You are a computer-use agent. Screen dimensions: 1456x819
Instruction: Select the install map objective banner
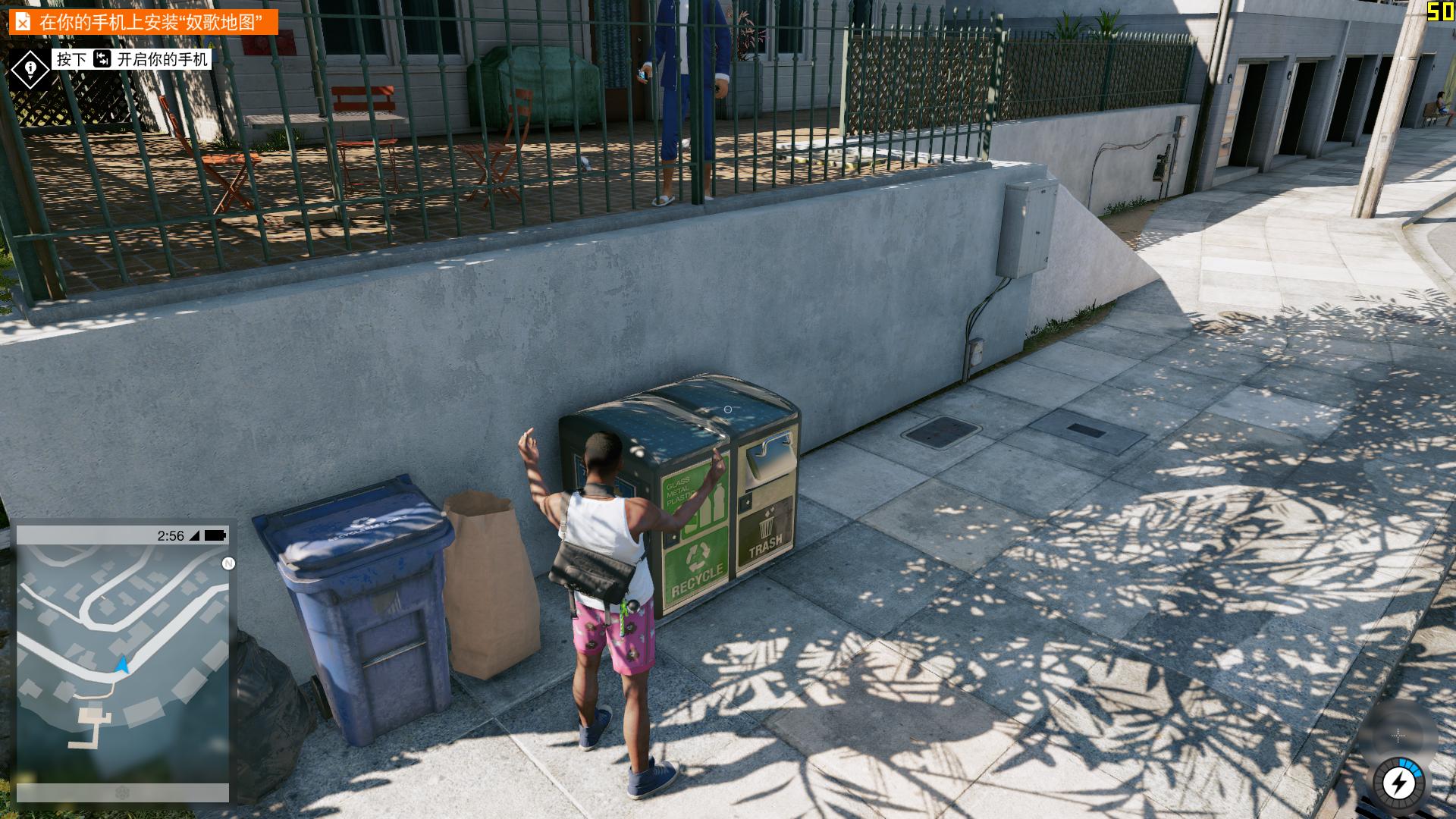(143, 22)
